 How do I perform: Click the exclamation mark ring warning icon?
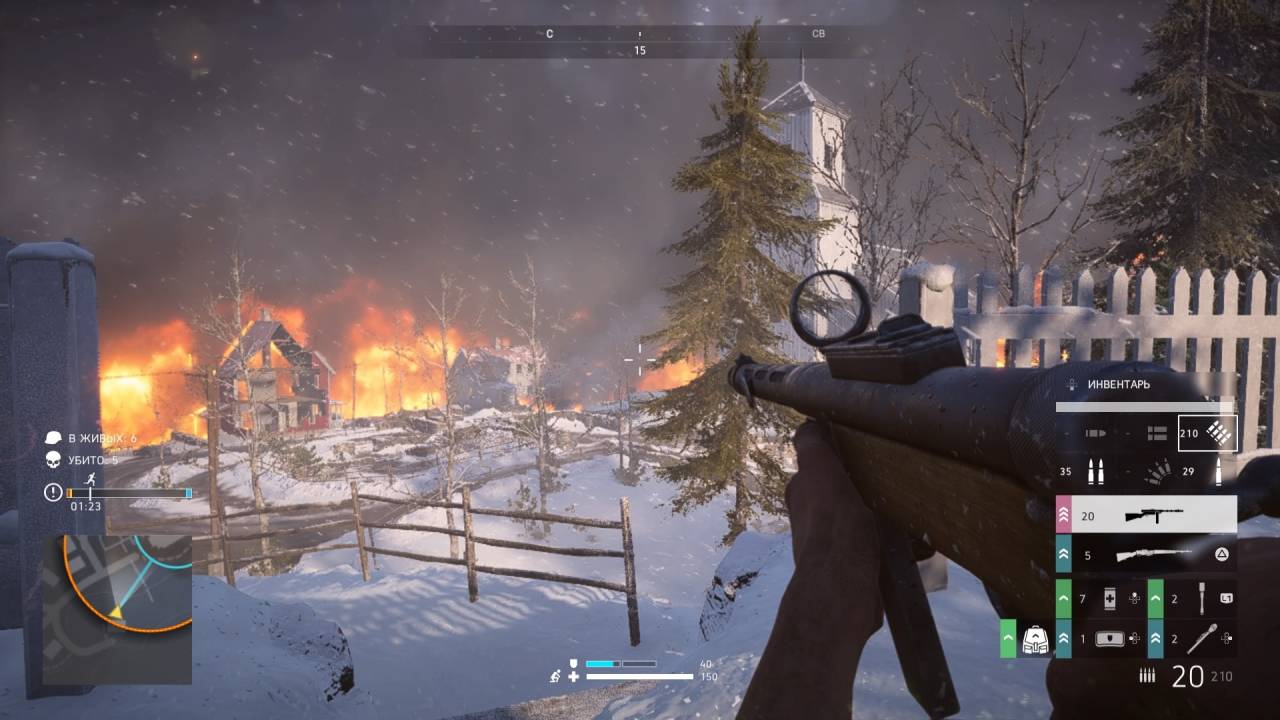(x=53, y=492)
